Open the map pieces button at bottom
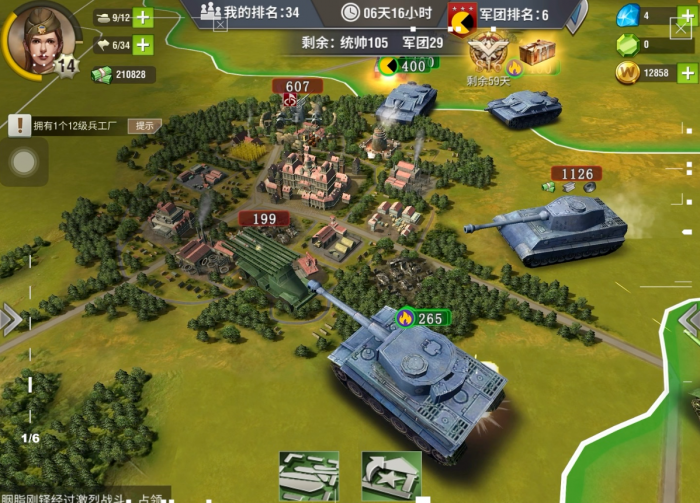Viewport: 700px width, 503px height. point(308,477)
